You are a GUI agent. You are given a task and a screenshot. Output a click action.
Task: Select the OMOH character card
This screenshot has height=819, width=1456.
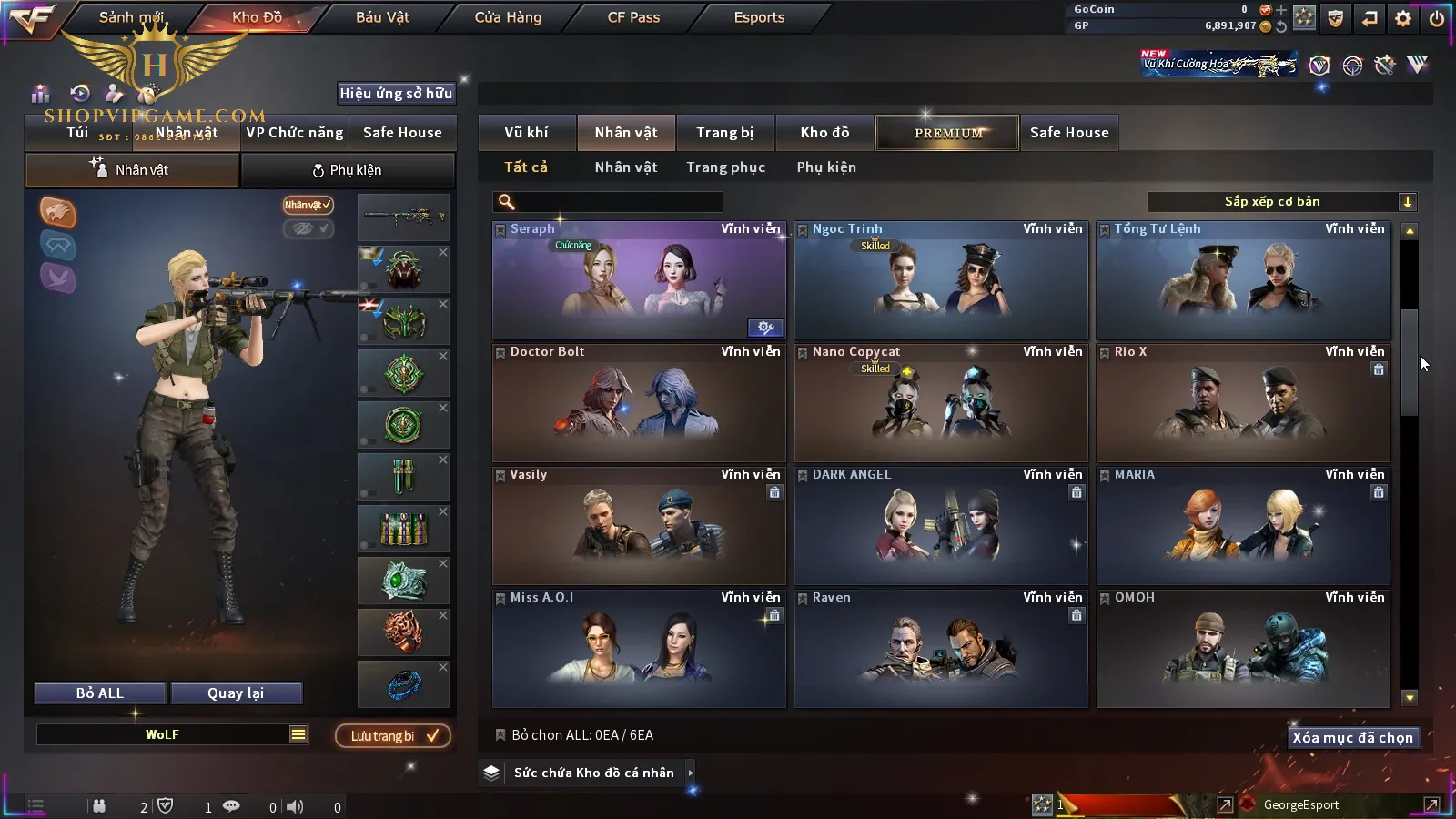1242,651
